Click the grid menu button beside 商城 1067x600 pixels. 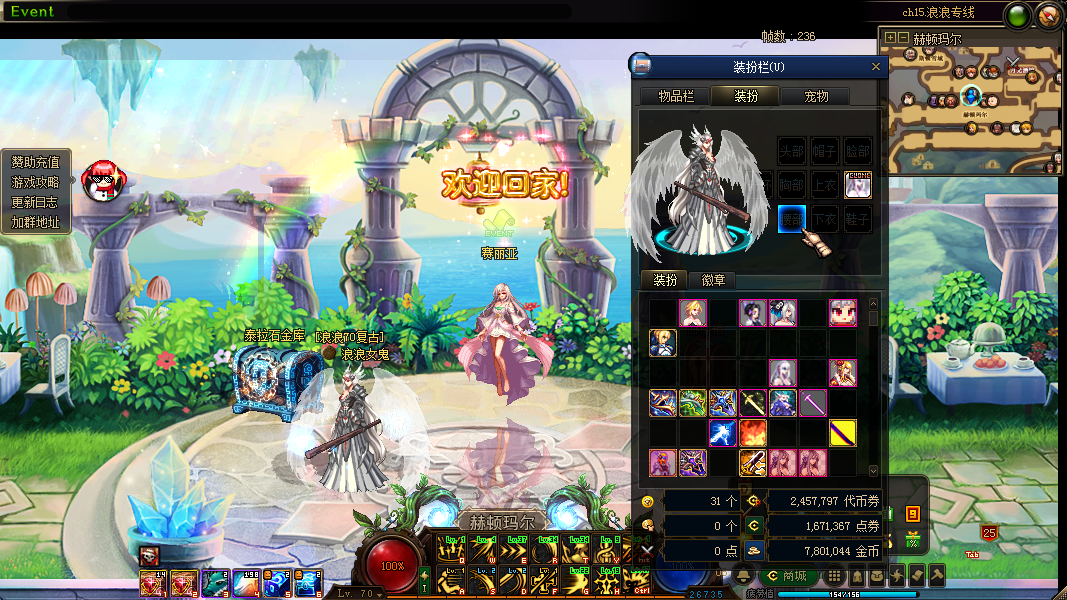click(833, 576)
